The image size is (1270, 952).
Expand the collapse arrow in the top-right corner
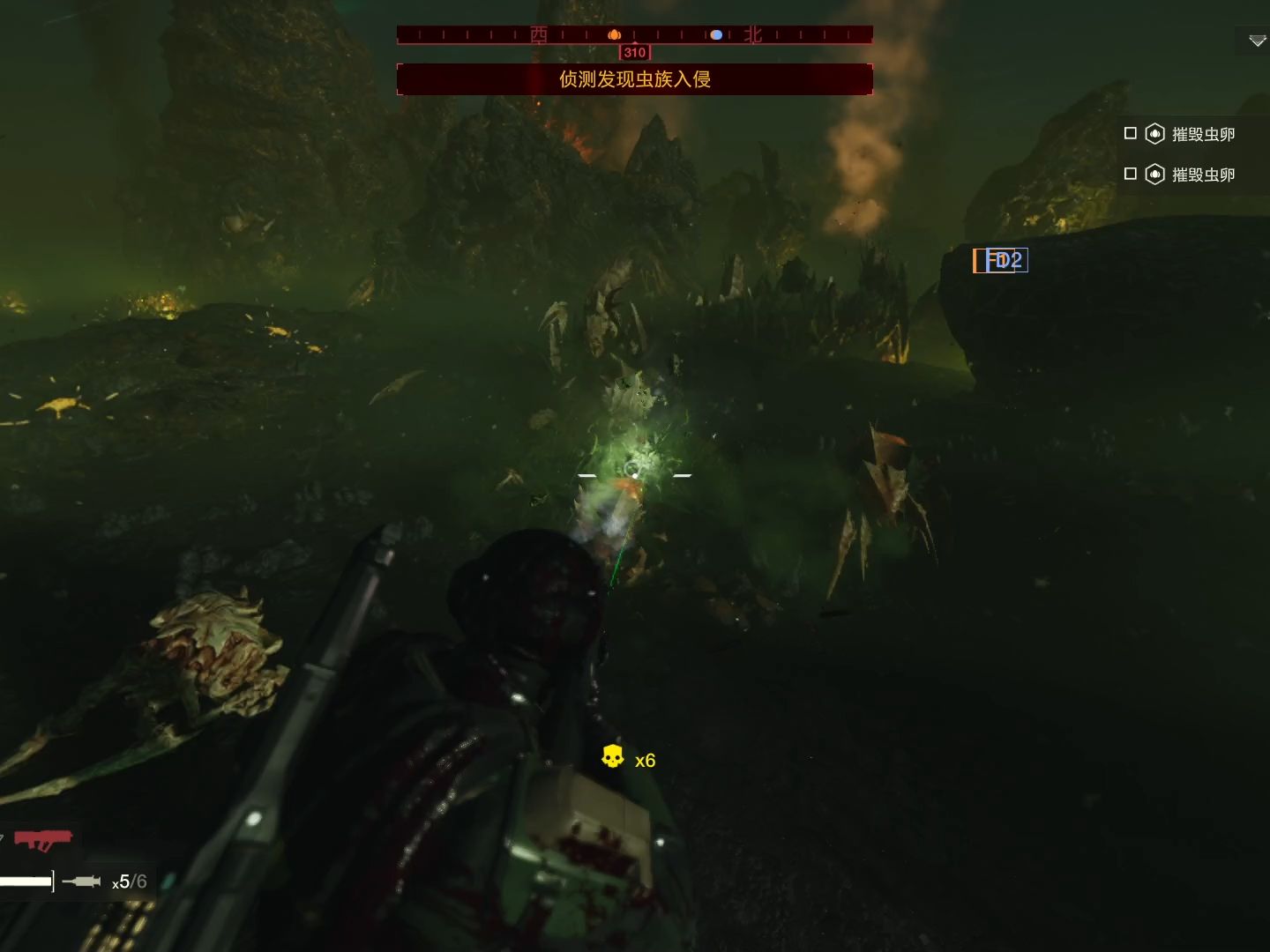click(x=1257, y=41)
